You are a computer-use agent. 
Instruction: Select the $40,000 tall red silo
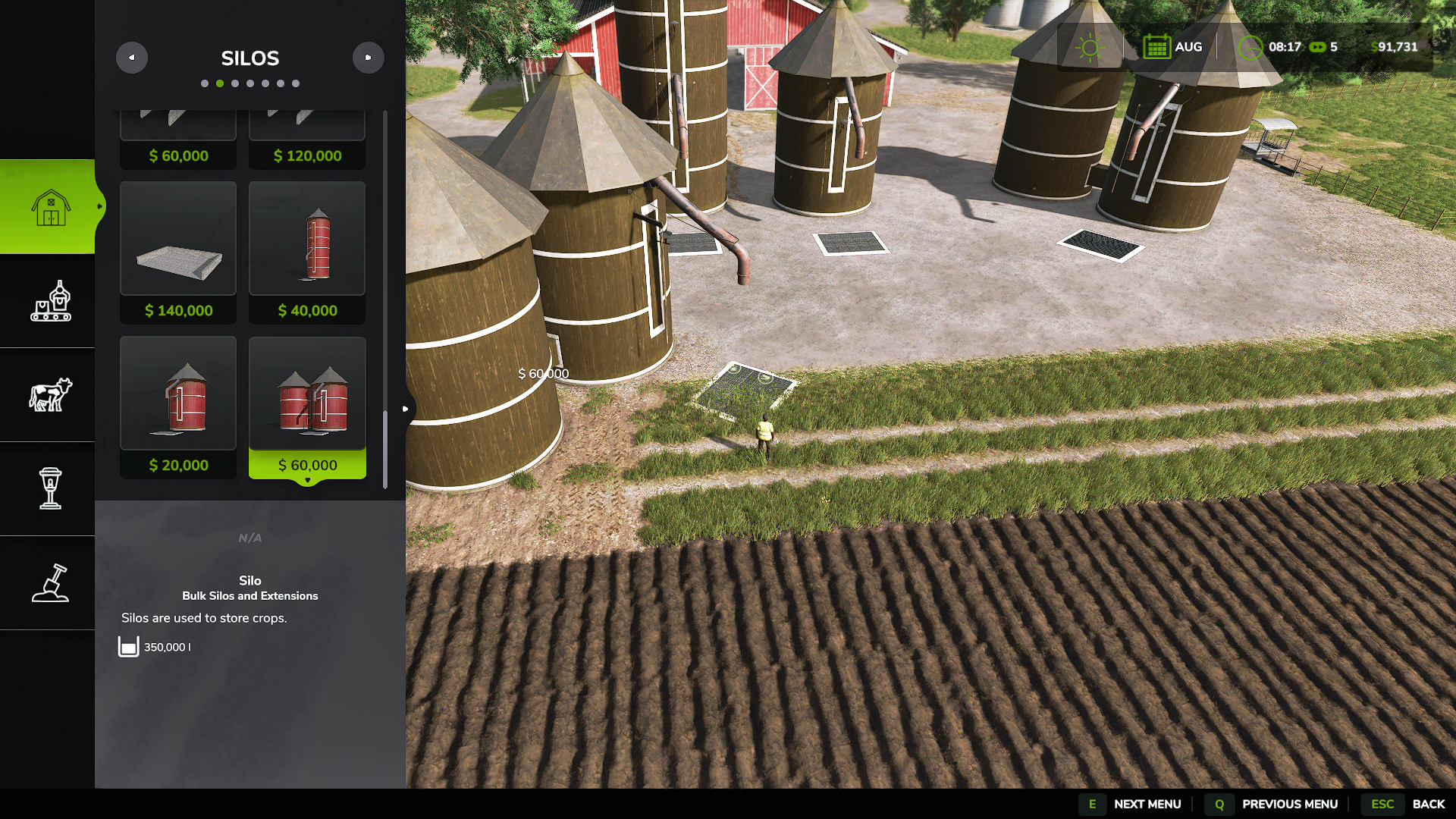307,252
